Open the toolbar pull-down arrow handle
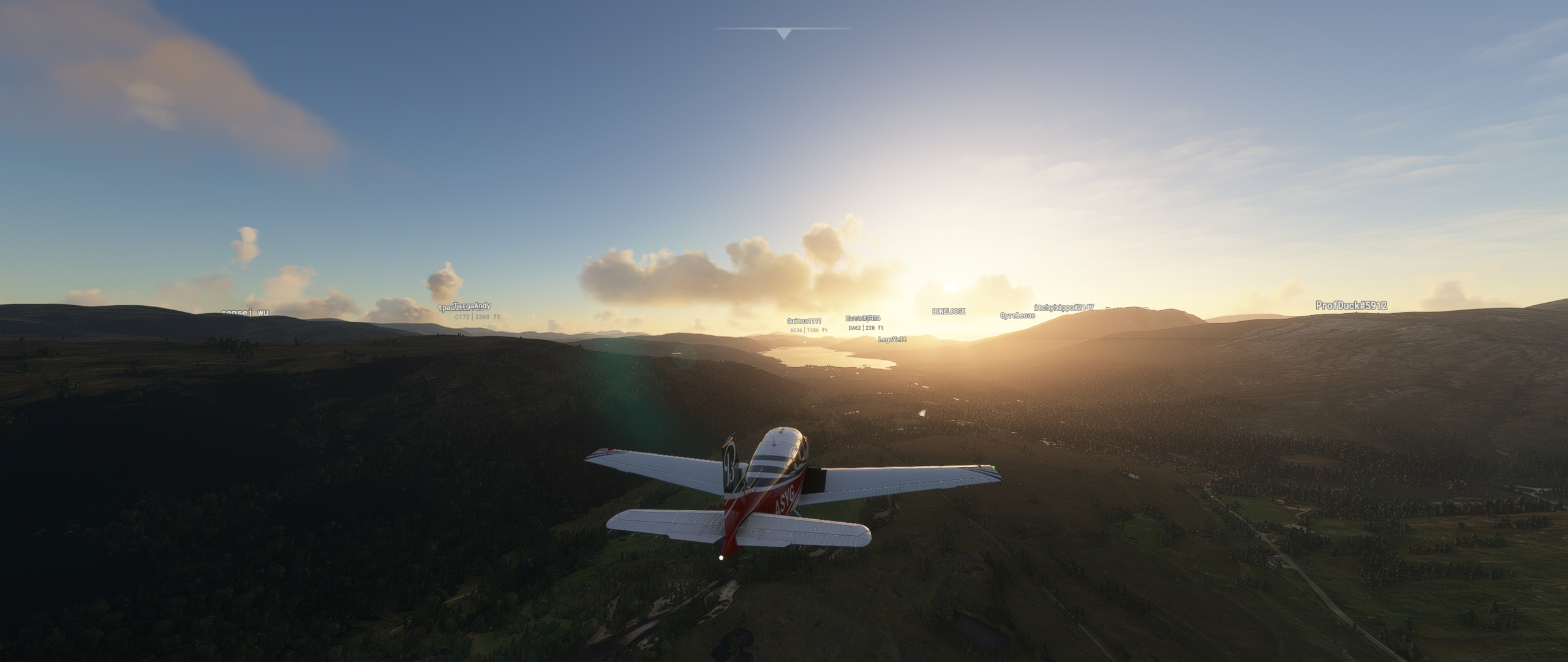 click(x=783, y=34)
